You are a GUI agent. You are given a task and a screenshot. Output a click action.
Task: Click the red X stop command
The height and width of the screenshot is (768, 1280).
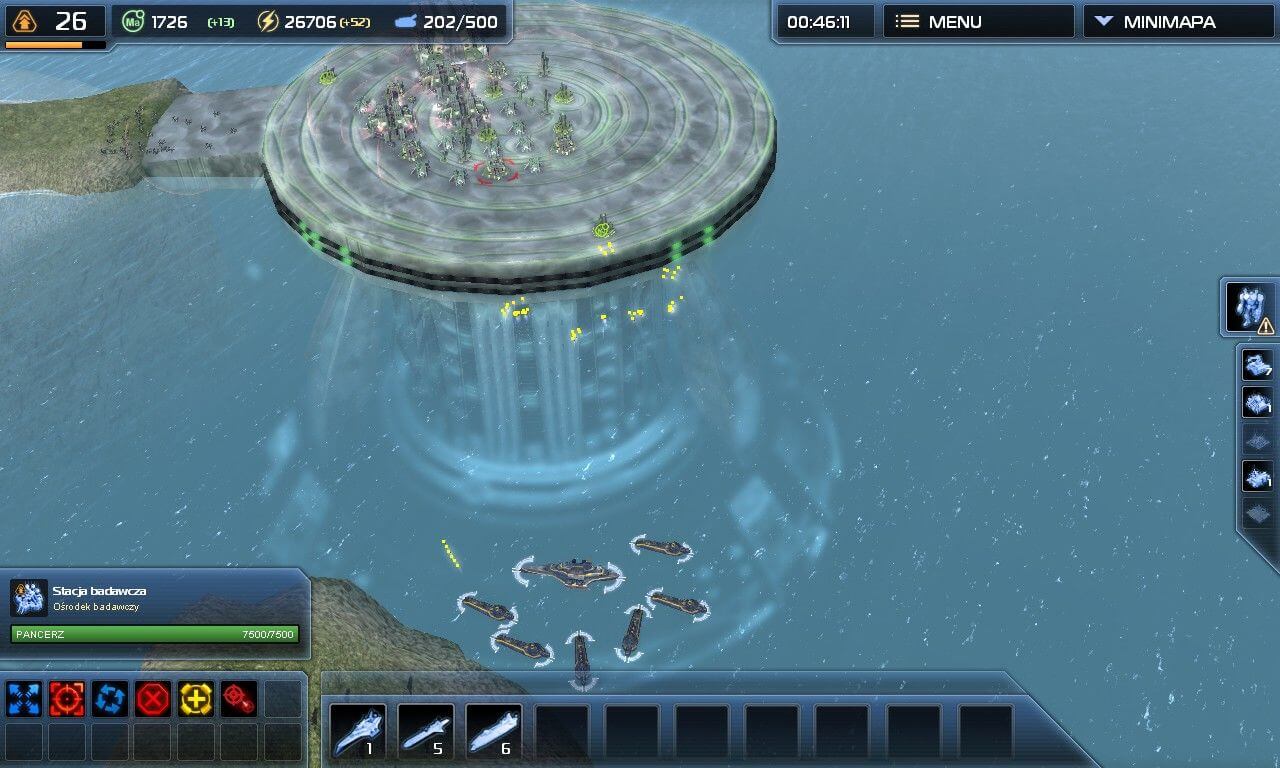[x=153, y=698]
